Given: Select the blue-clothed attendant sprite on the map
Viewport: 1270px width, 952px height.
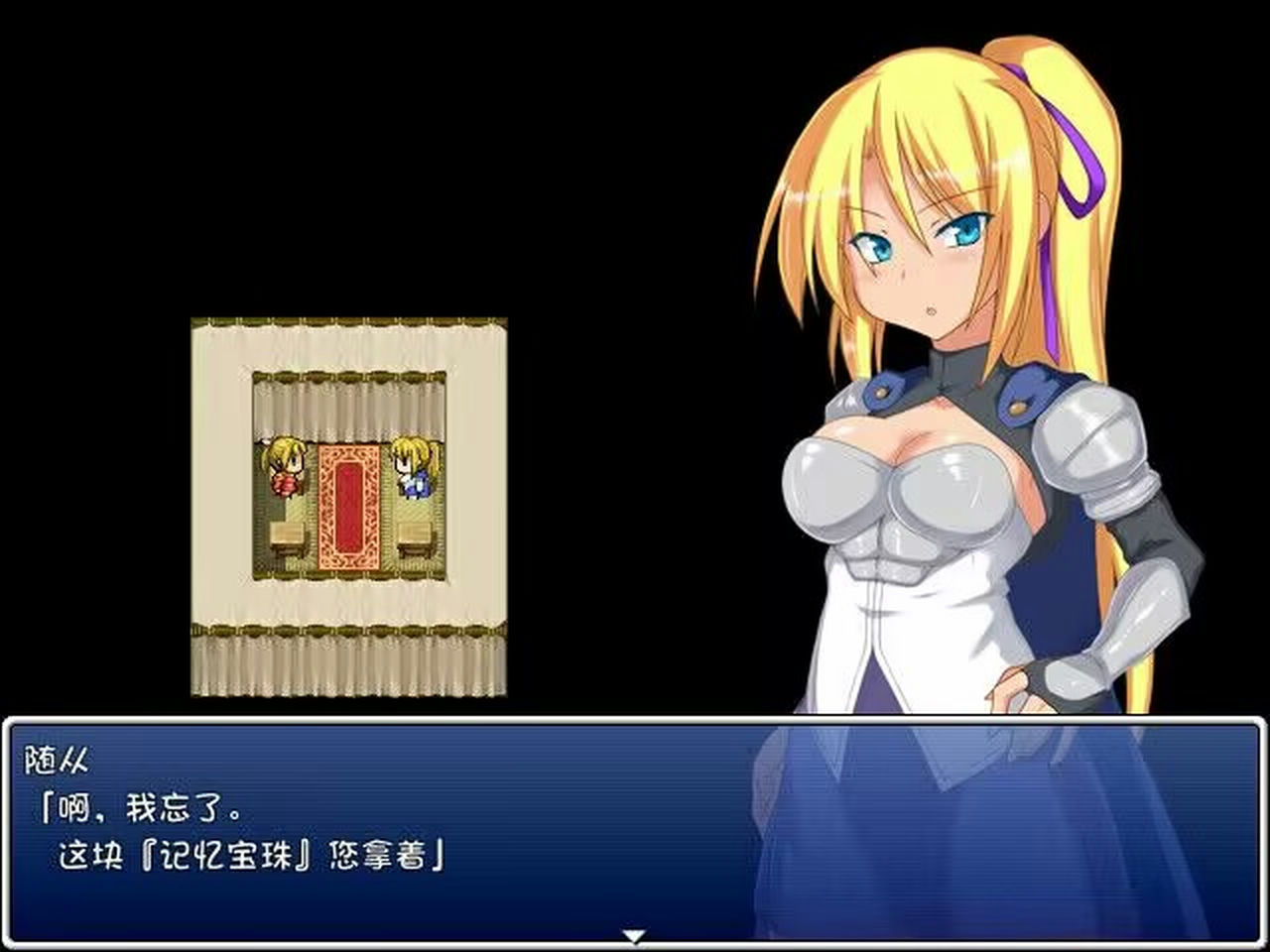Looking at the screenshot, I should [415, 474].
